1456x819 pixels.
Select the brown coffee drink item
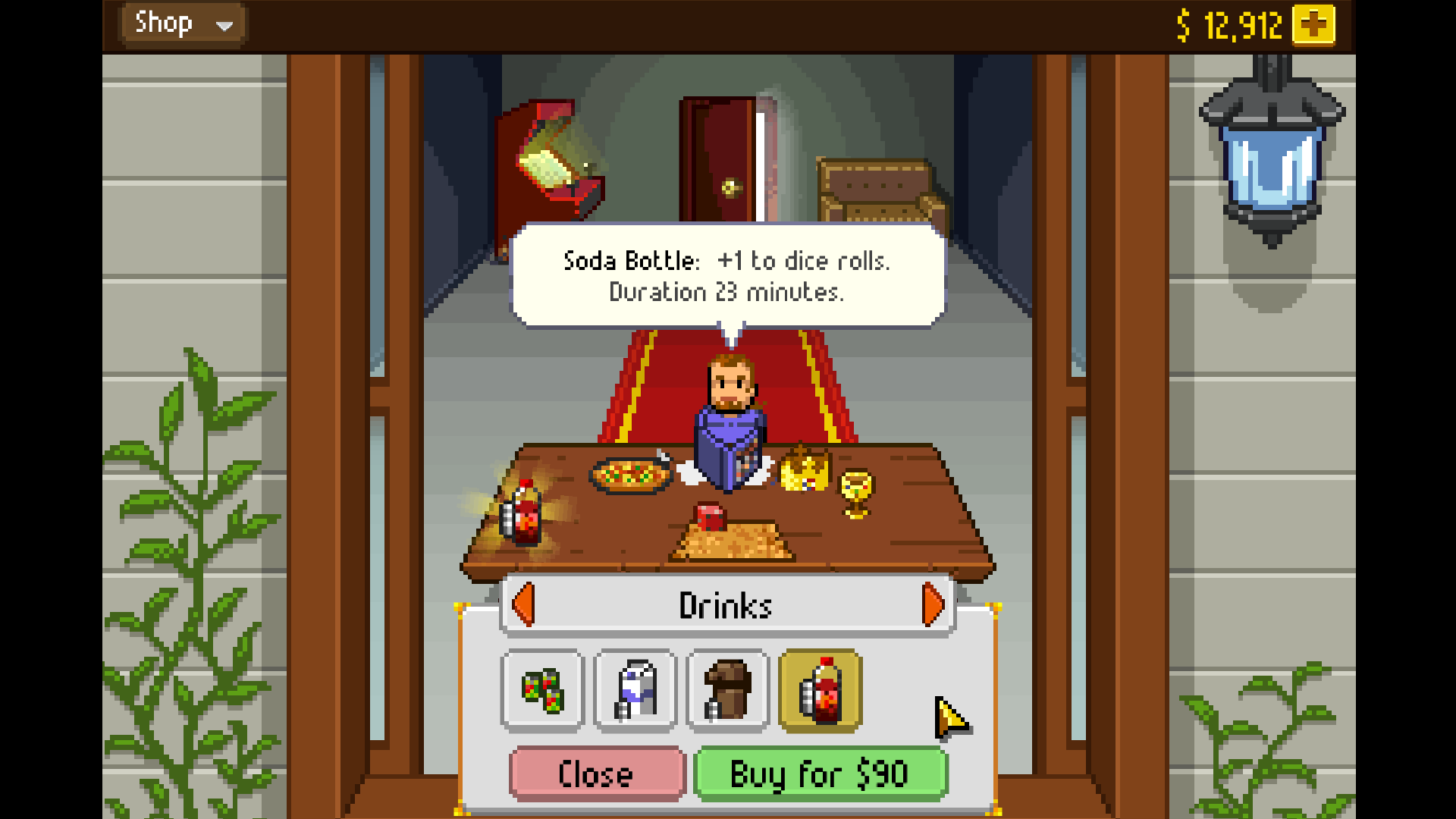pyautogui.click(x=727, y=692)
